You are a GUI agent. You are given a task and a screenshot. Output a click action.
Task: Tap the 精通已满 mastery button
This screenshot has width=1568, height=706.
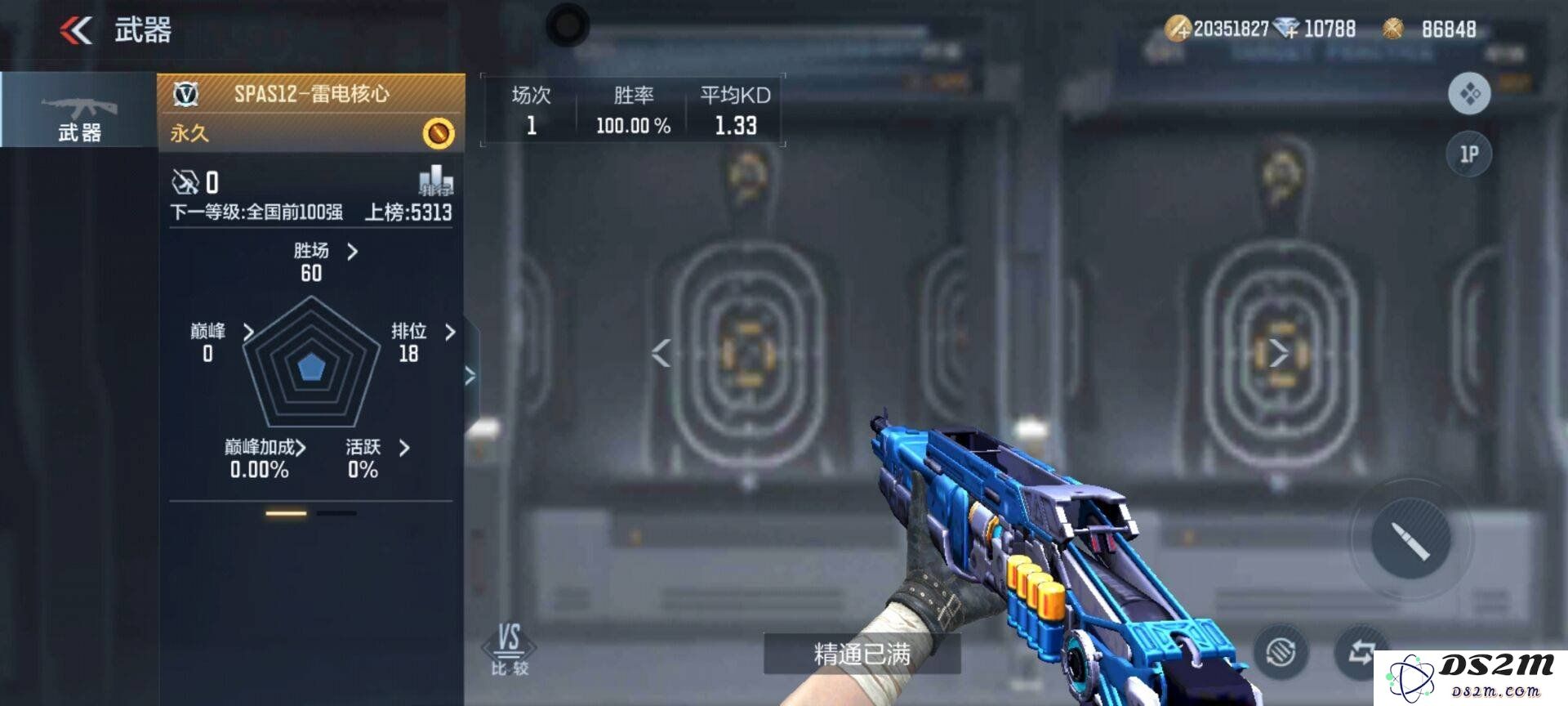tap(862, 654)
